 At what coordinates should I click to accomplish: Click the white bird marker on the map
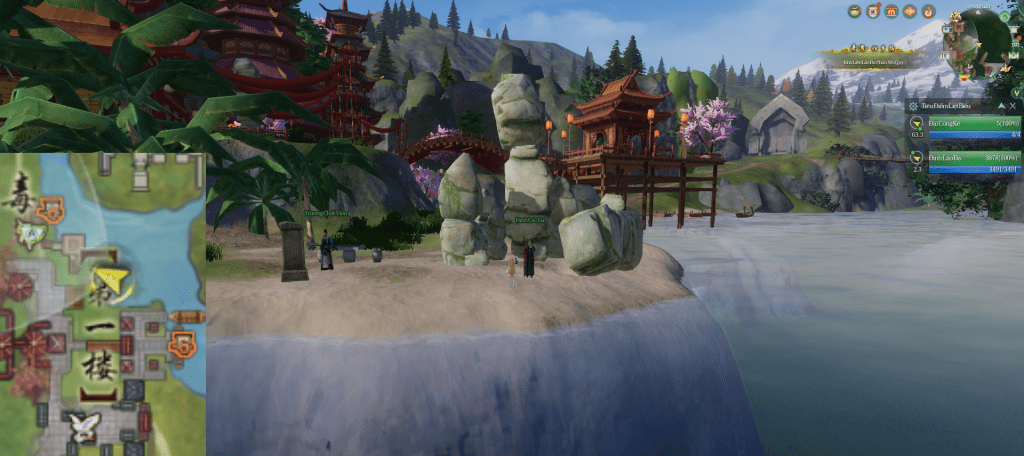point(85,427)
